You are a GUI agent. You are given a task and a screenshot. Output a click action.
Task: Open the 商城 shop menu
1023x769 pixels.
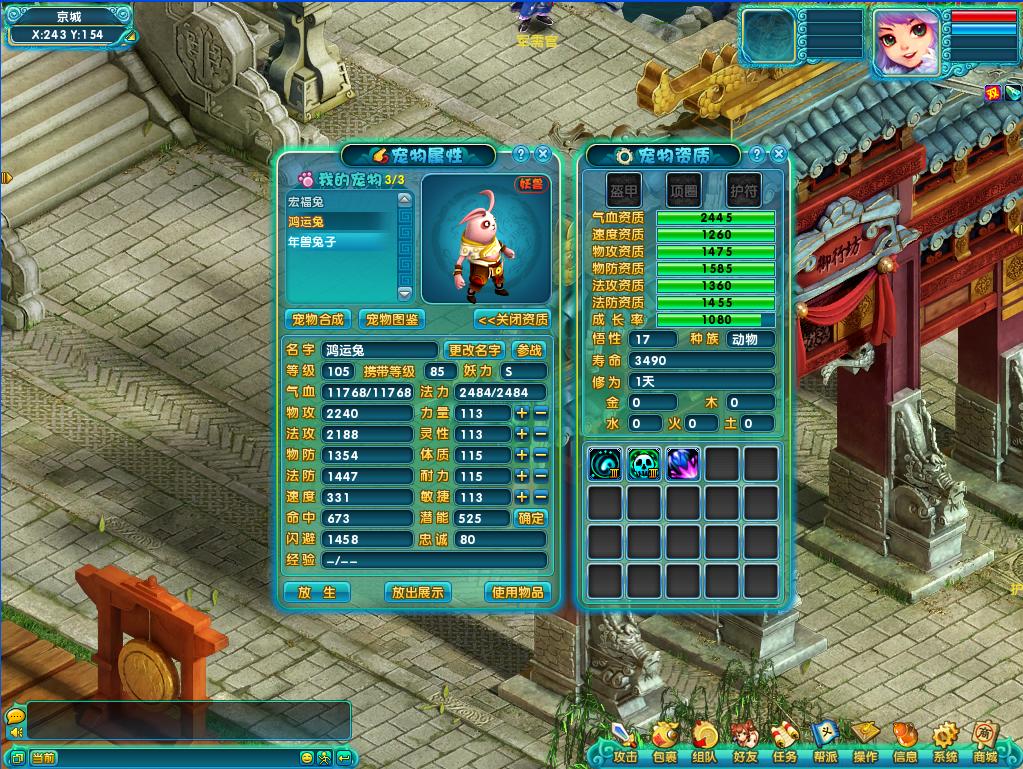click(985, 743)
